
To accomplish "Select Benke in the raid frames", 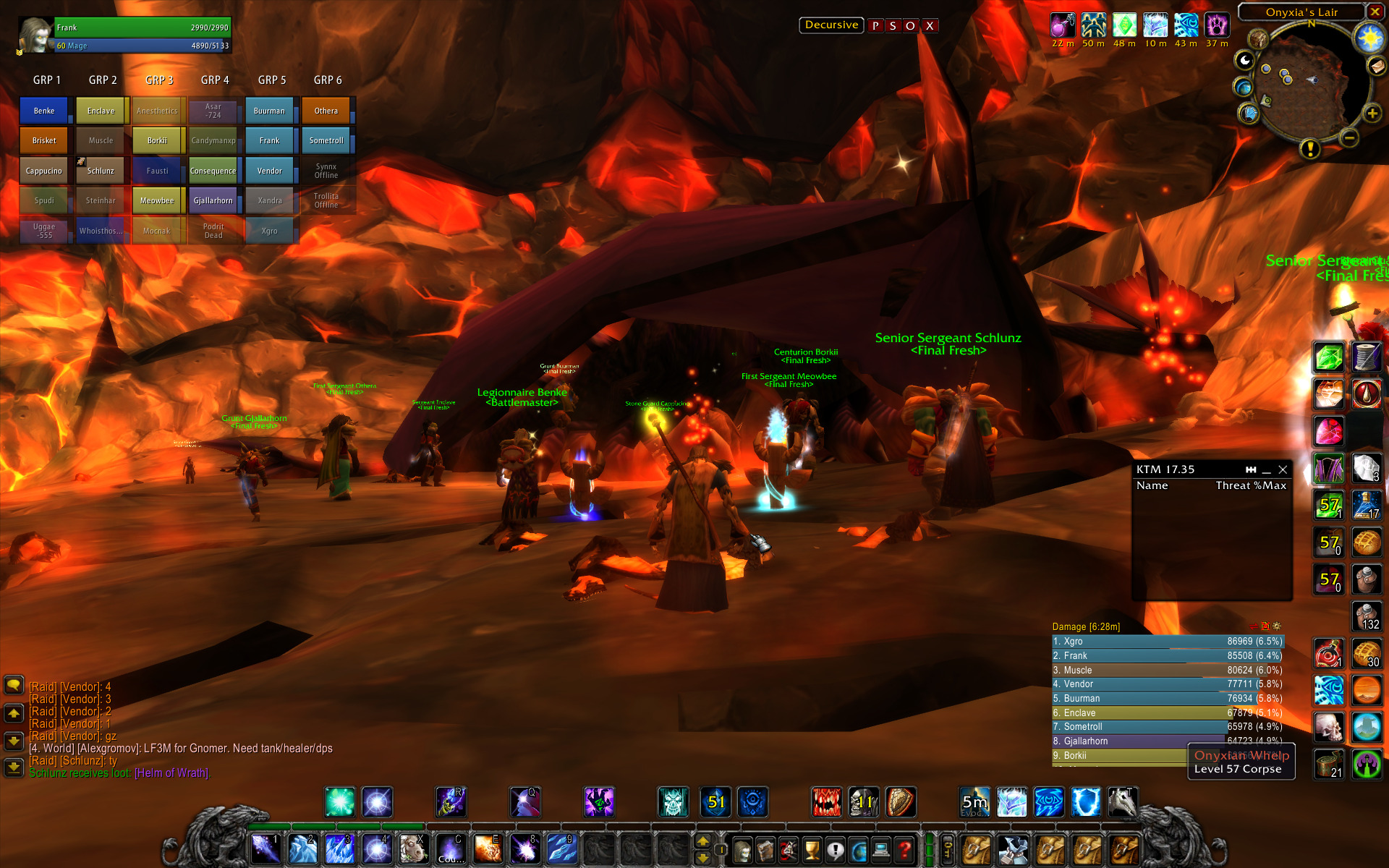I will point(43,111).
